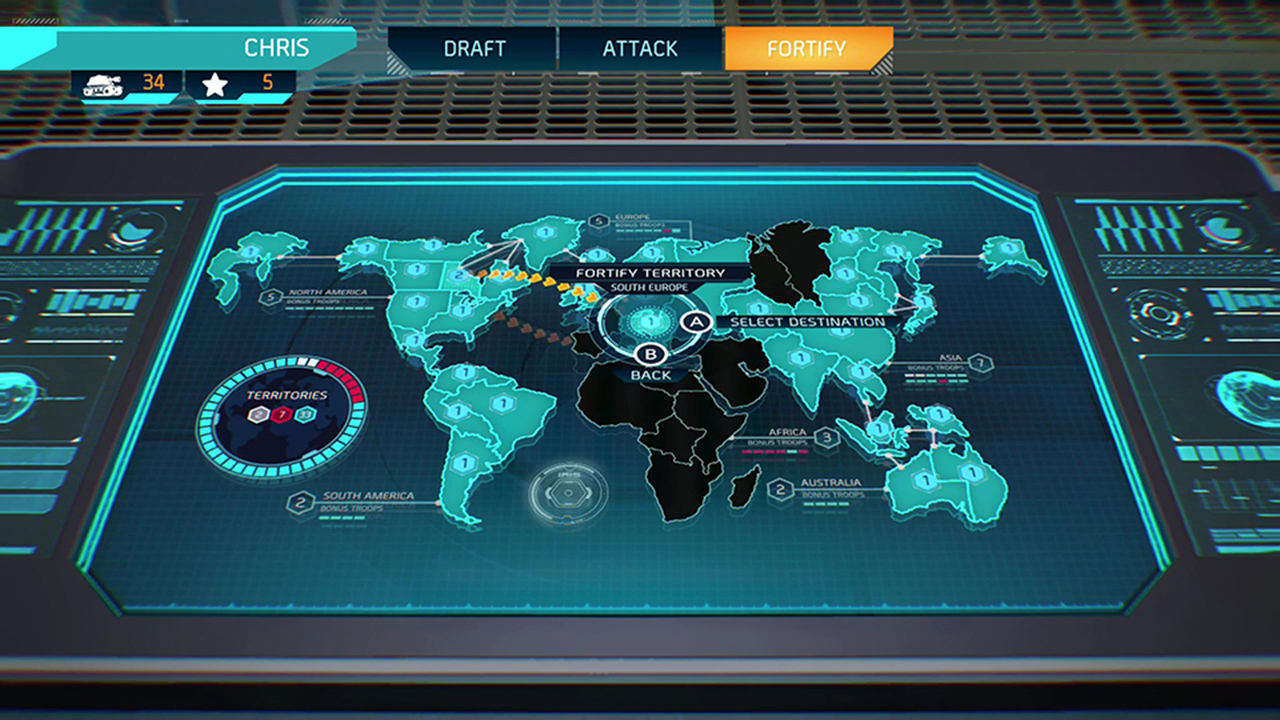
Task: Switch to the ATTACK phase tab
Action: click(639, 48)
